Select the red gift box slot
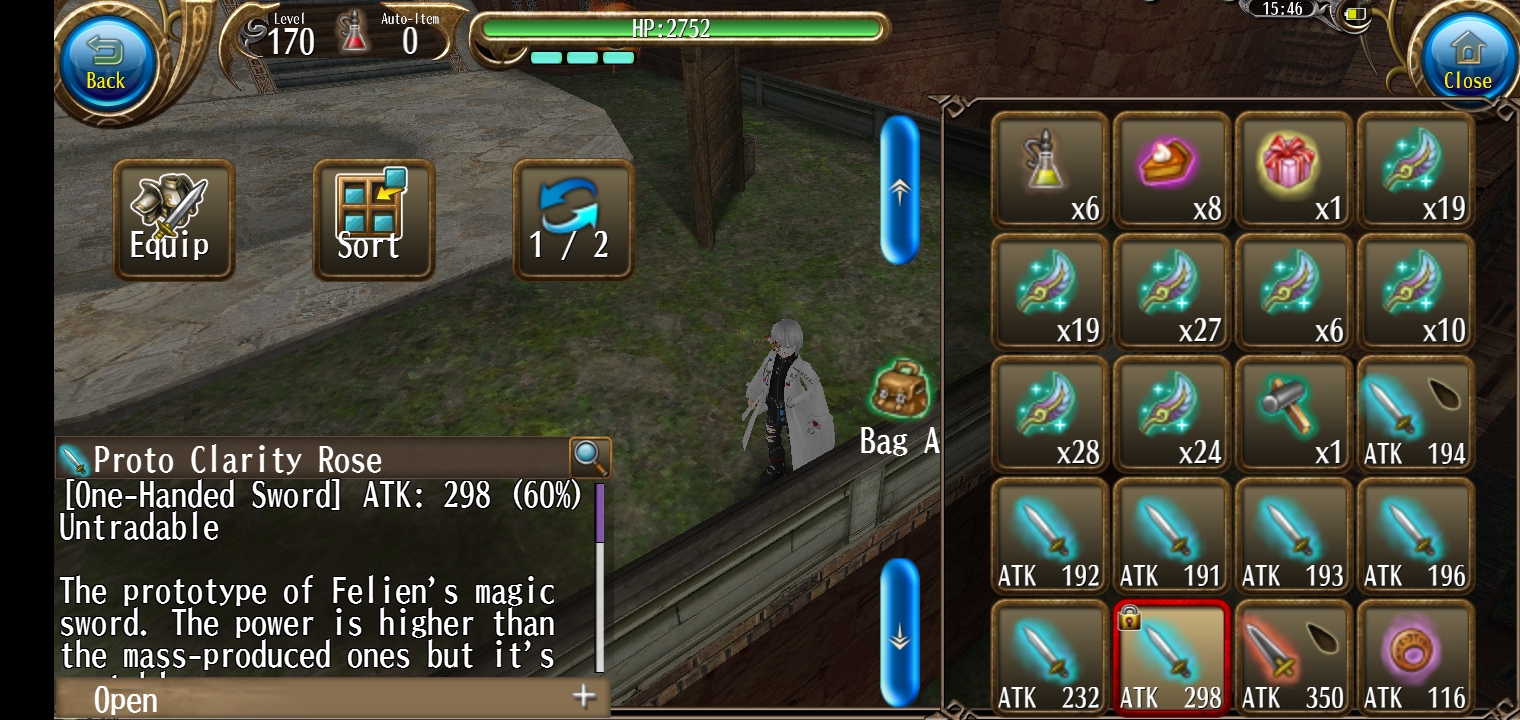 coord(1294,169)
